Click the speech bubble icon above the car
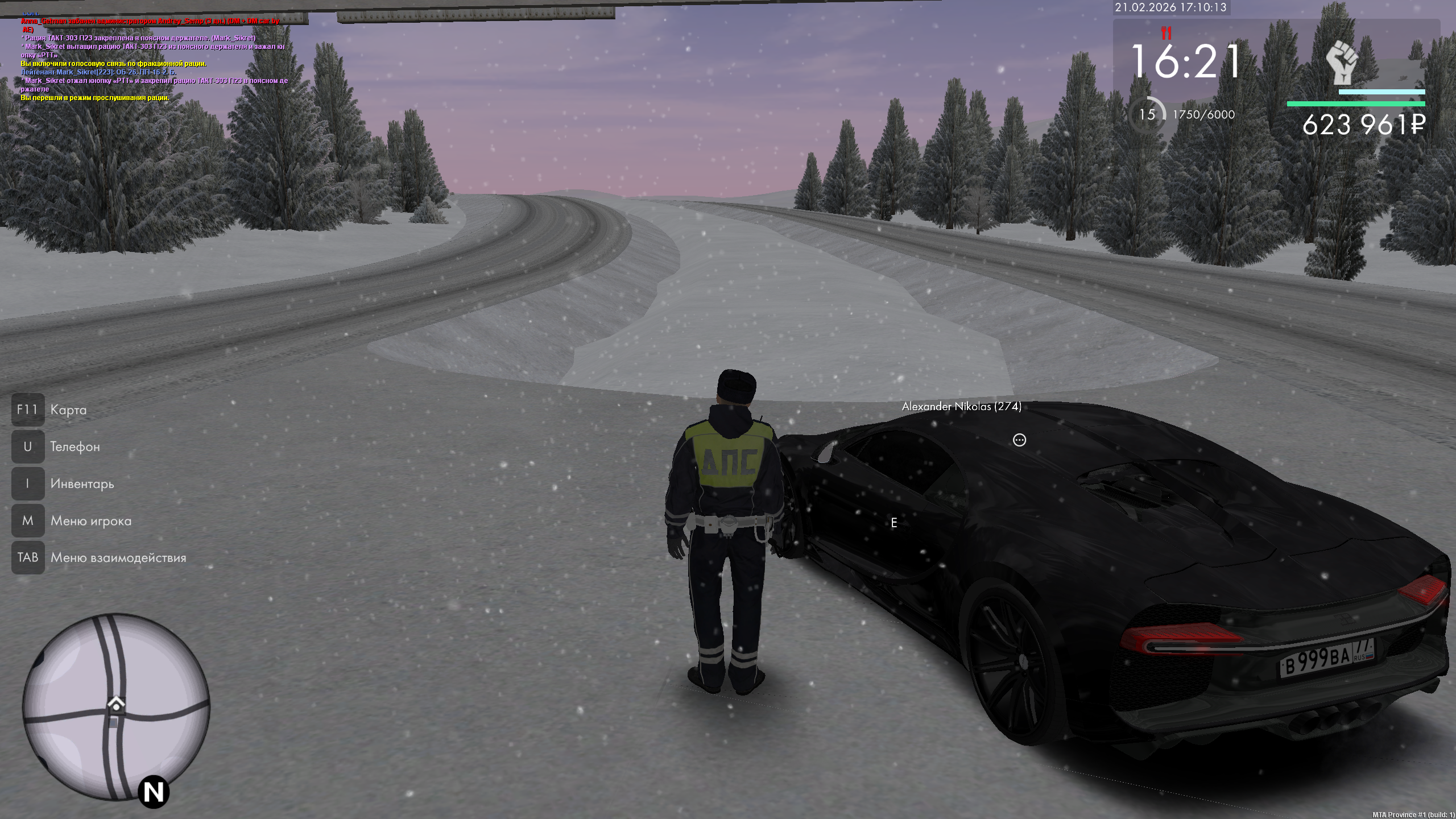1456x819 pixels. point(1019,440)
